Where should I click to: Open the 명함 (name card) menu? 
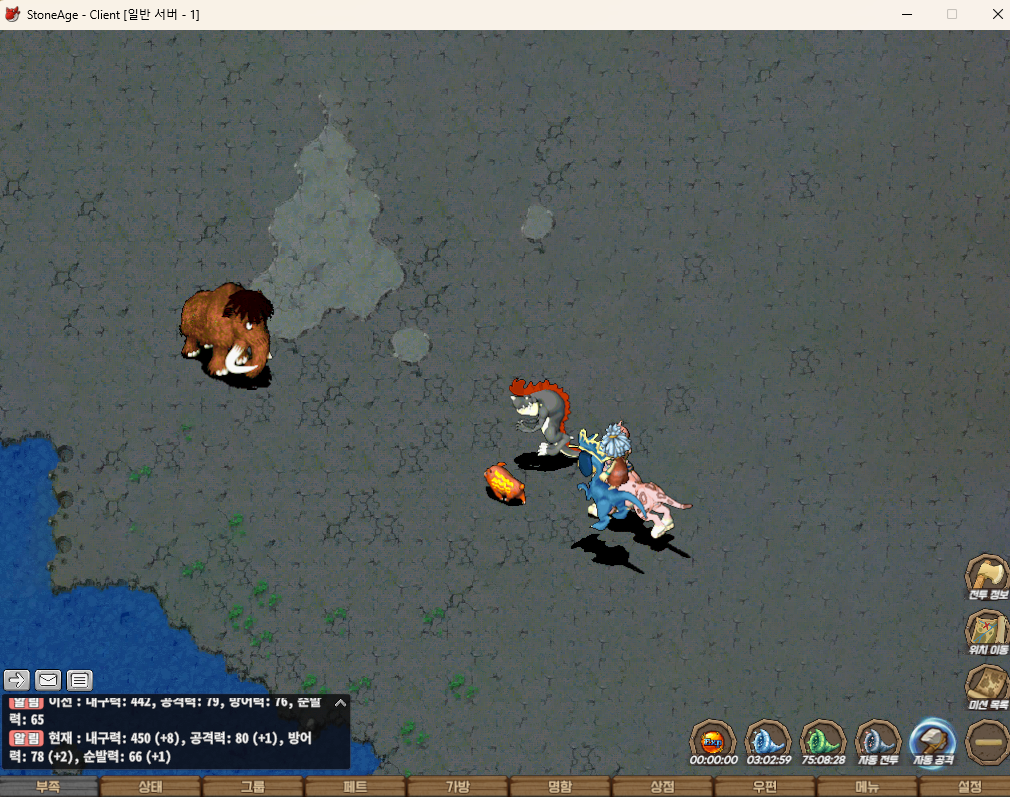(x=560, y=787)
